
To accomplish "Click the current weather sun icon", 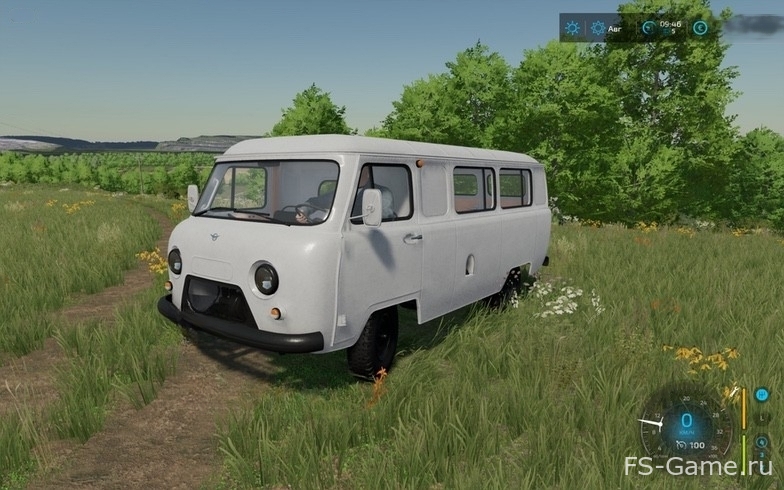I will pos(572,28).
